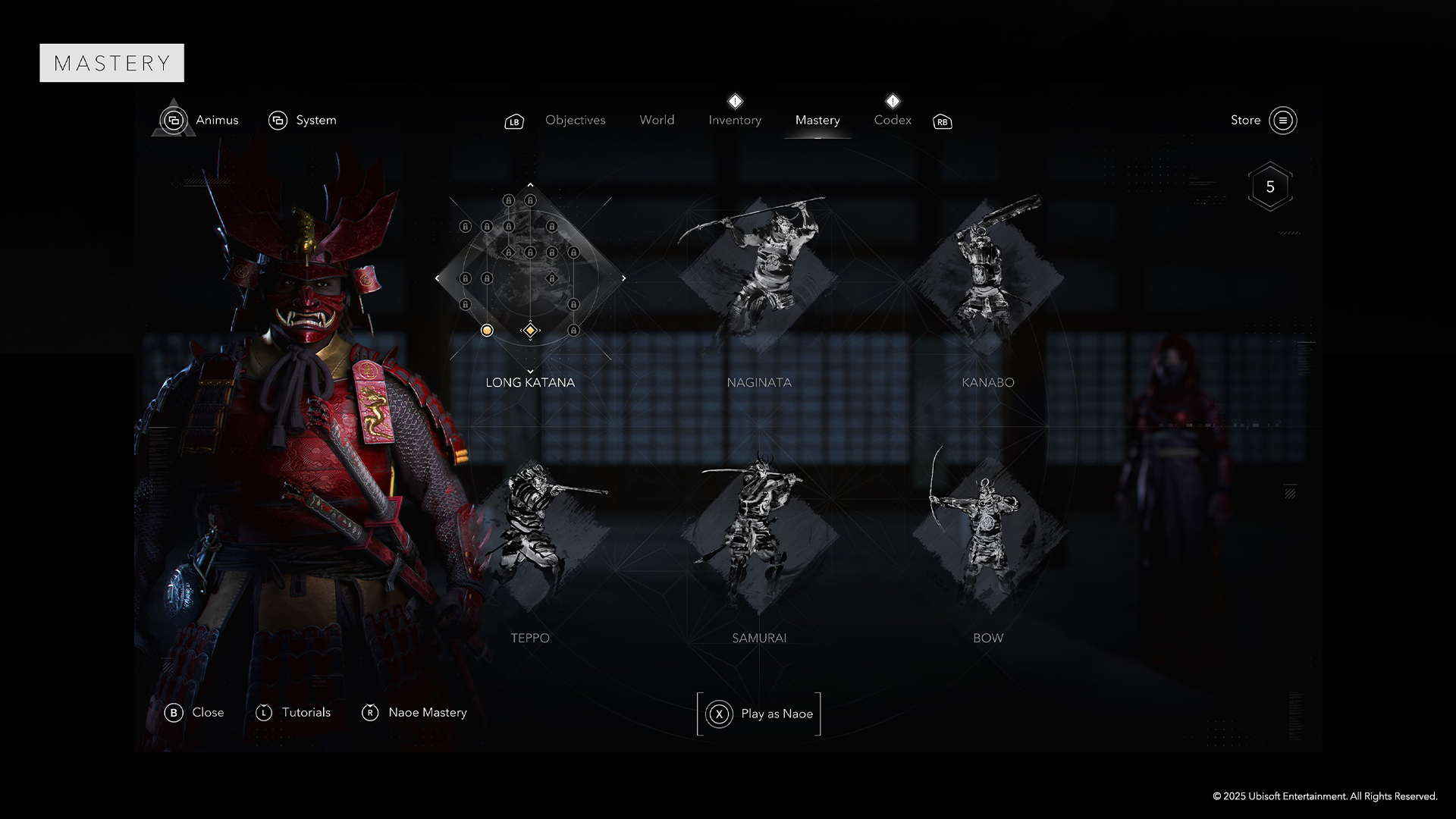
Task: Open the System menu
Action: point(303,120)
